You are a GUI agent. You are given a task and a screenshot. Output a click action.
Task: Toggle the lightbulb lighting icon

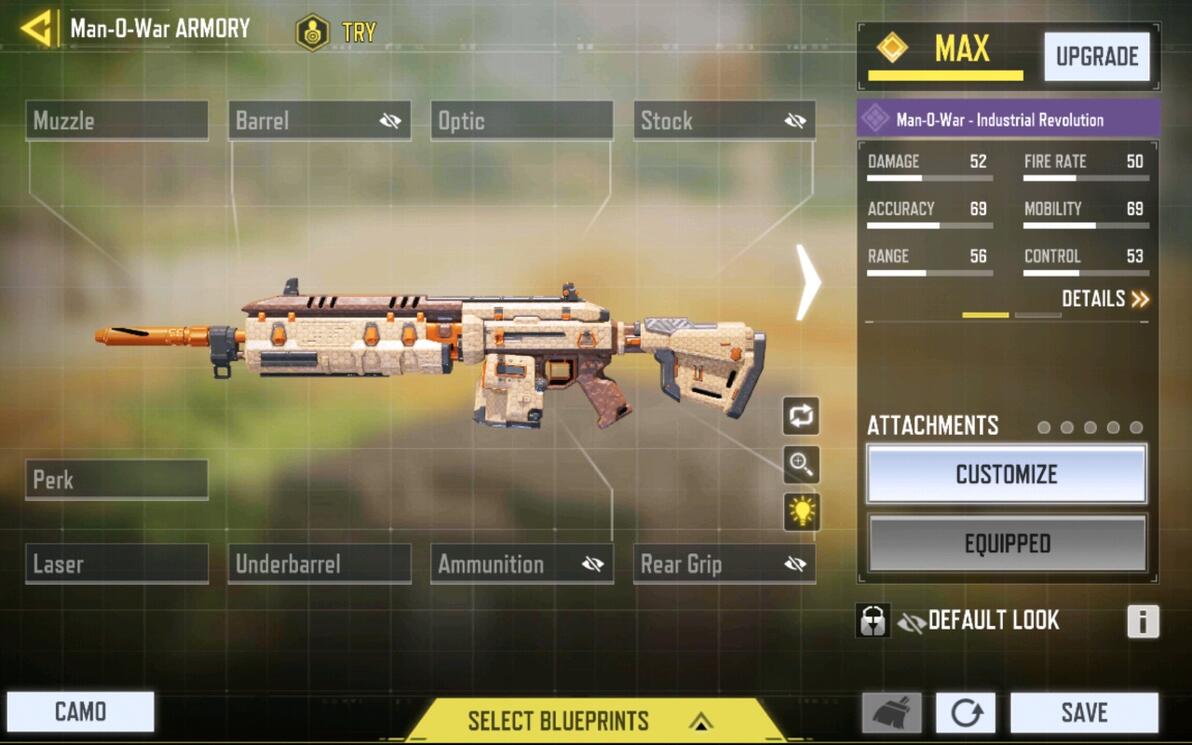(x=801, y=512)
